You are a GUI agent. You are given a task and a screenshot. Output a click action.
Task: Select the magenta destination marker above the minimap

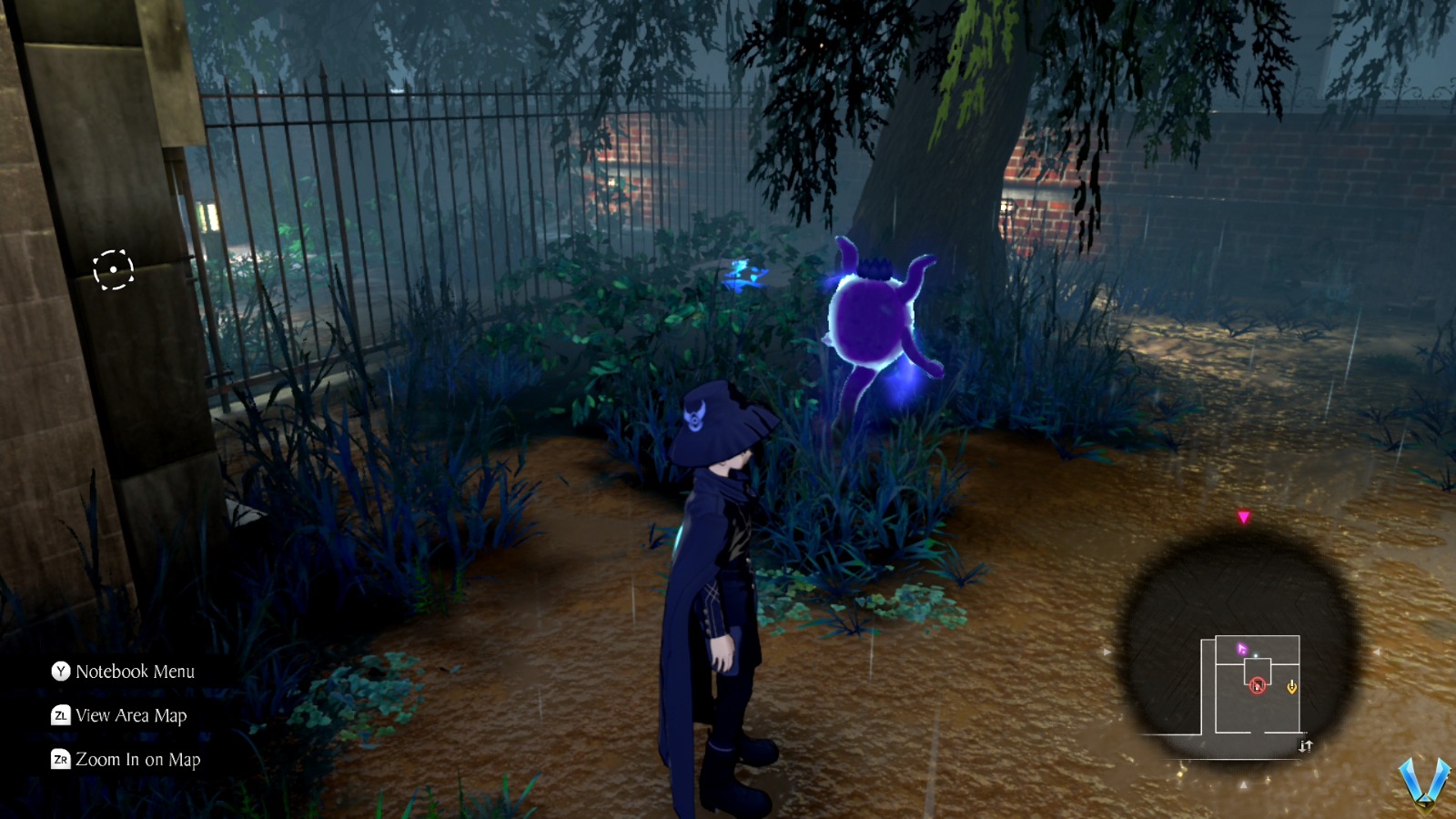click(1244, 517)
